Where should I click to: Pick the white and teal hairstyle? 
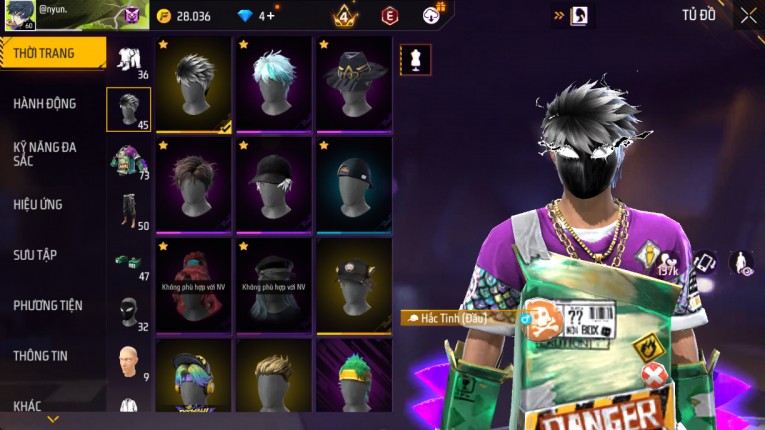click(x=274, y=84)
